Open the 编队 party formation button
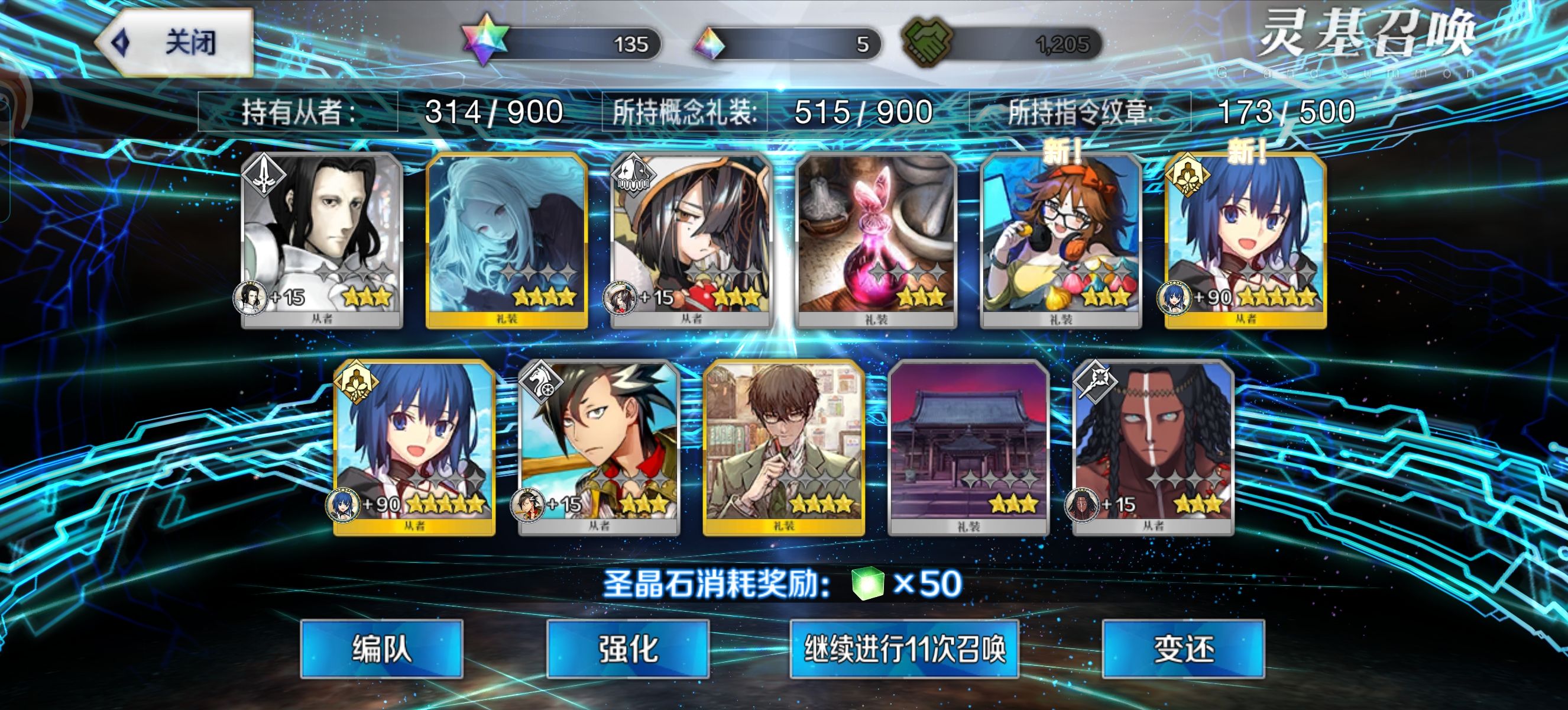Viewport: 1568px width, 710px height. pyautogui.click(x=381, y=648)
